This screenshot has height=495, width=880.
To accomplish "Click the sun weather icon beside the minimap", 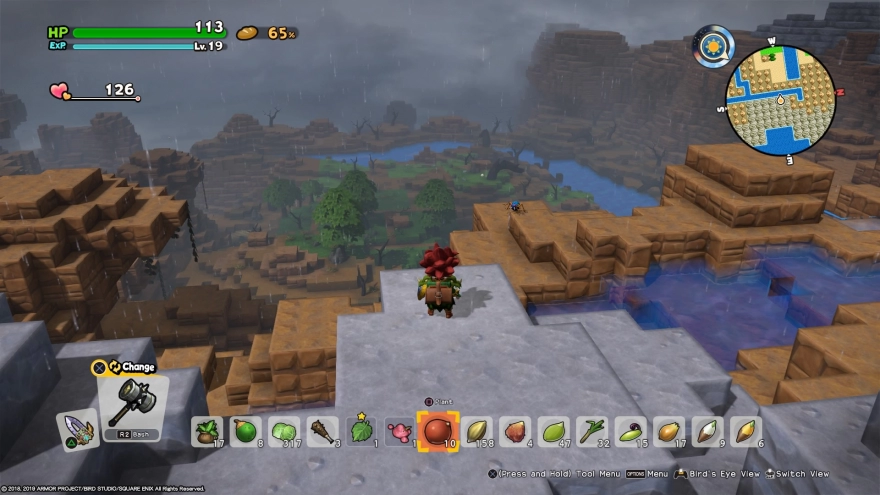I will pos(716,45).
